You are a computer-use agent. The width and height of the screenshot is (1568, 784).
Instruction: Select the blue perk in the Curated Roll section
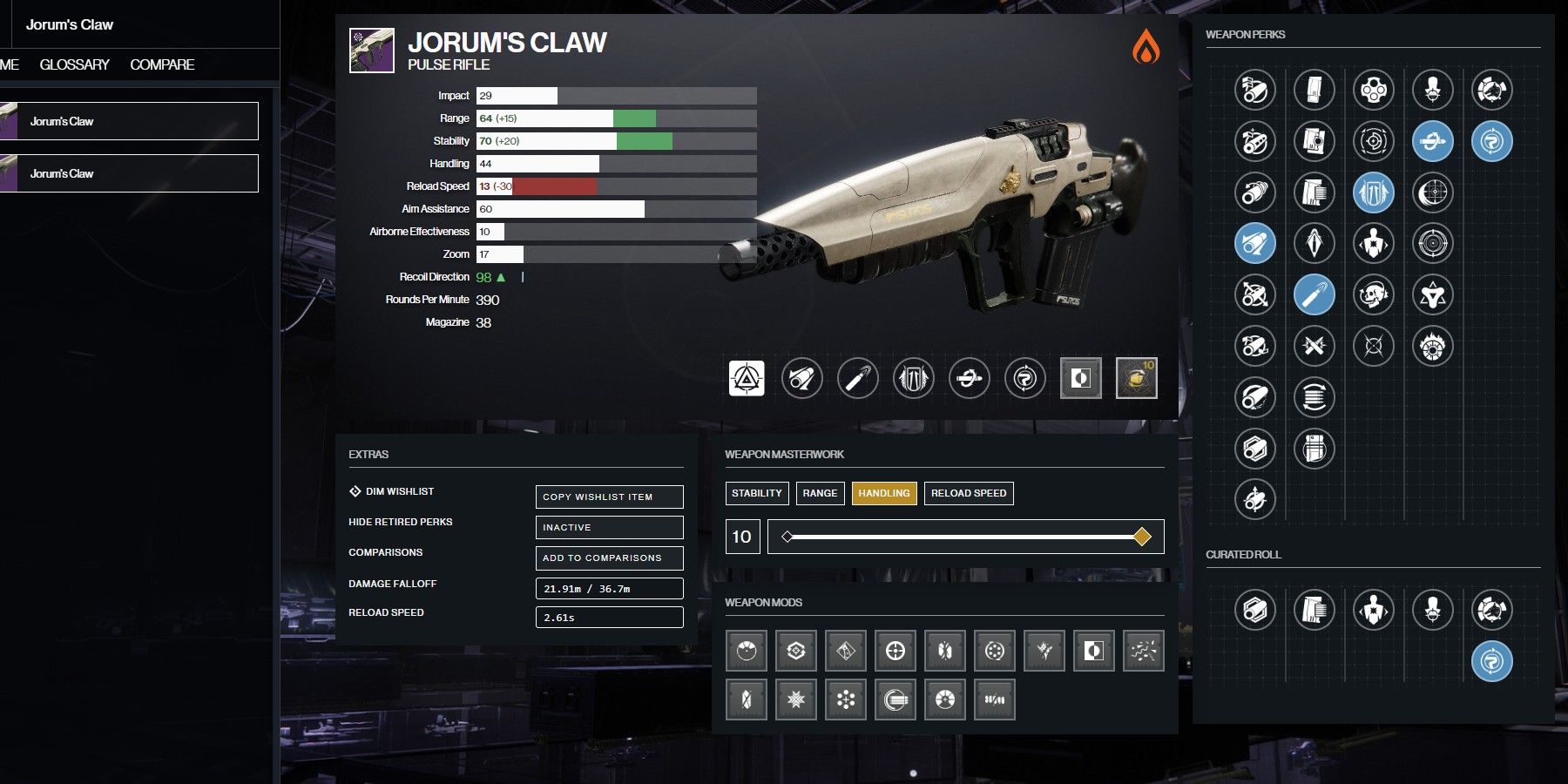1492,662
